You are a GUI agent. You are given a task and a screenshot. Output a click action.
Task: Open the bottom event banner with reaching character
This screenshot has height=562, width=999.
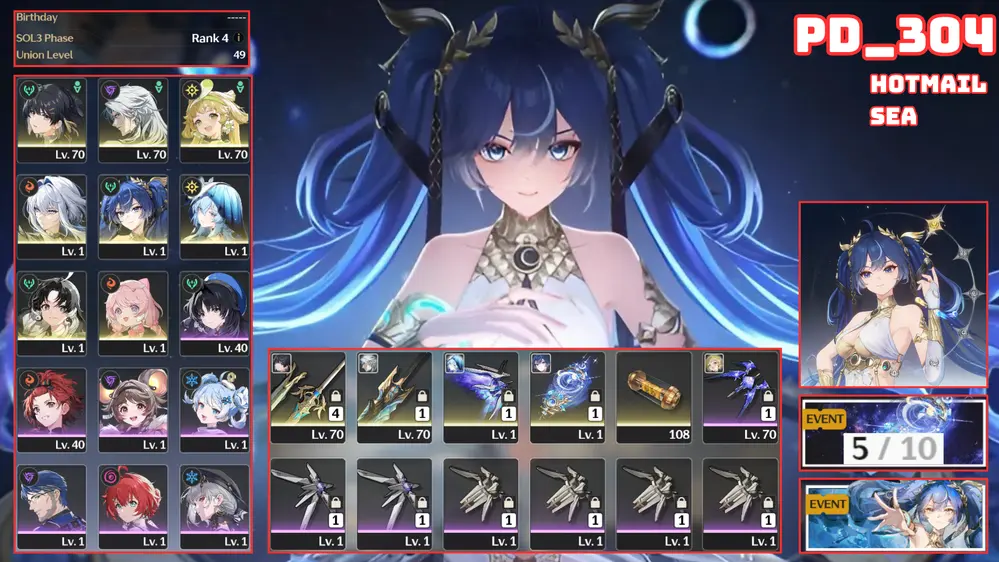[894, 515]
